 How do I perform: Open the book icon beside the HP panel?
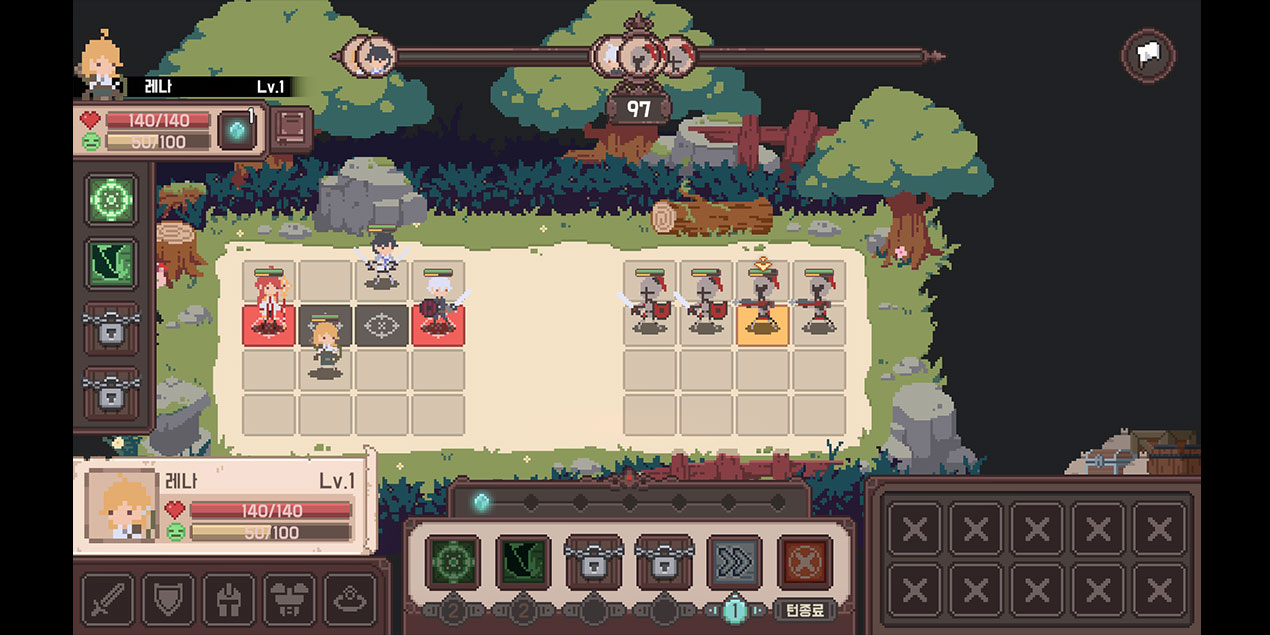click(291, 129)
